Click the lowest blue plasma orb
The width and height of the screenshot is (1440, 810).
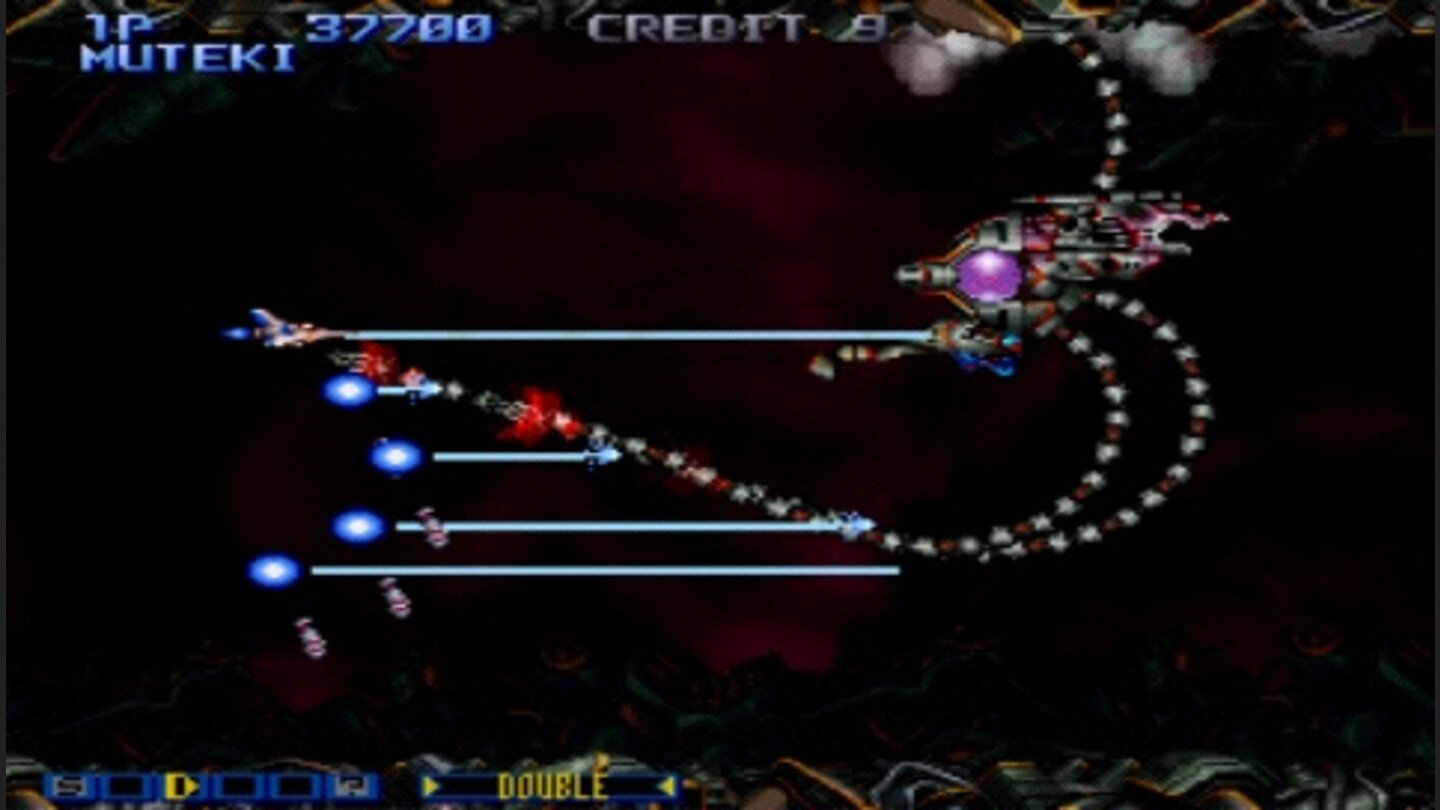(273, 570)
